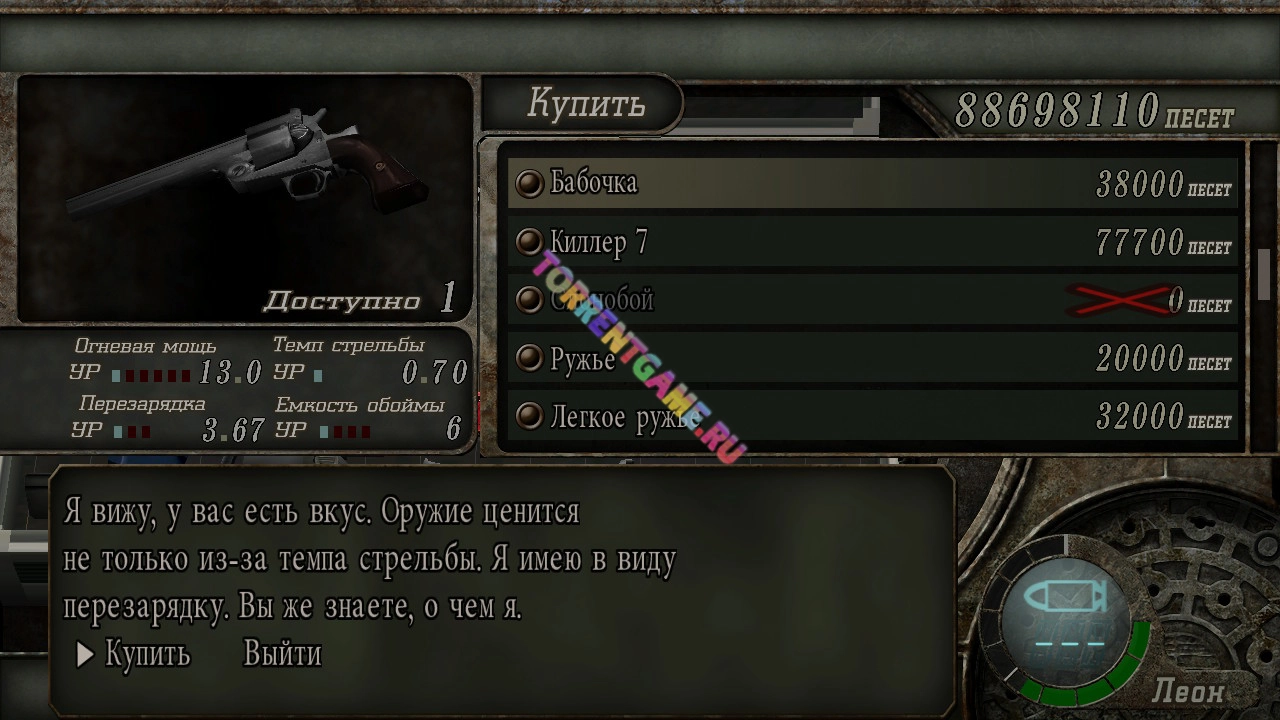Click the ammo circle icon next to Киллер 7
1280x720 pixels.
(x=529, y=241)
